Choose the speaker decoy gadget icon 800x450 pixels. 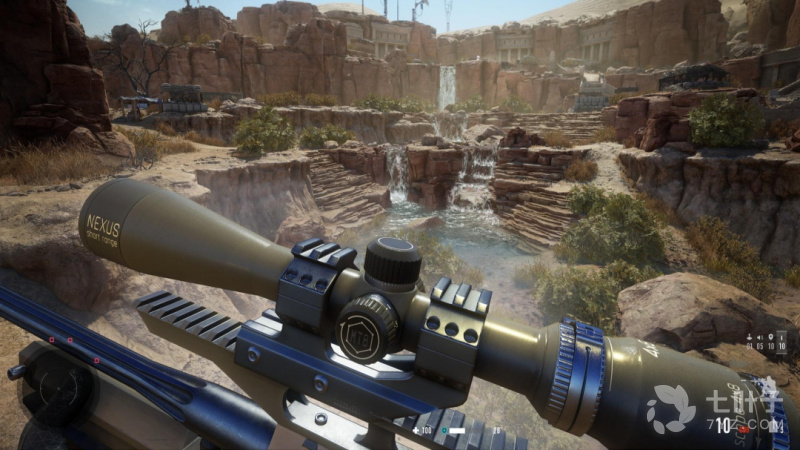[760, 338]
